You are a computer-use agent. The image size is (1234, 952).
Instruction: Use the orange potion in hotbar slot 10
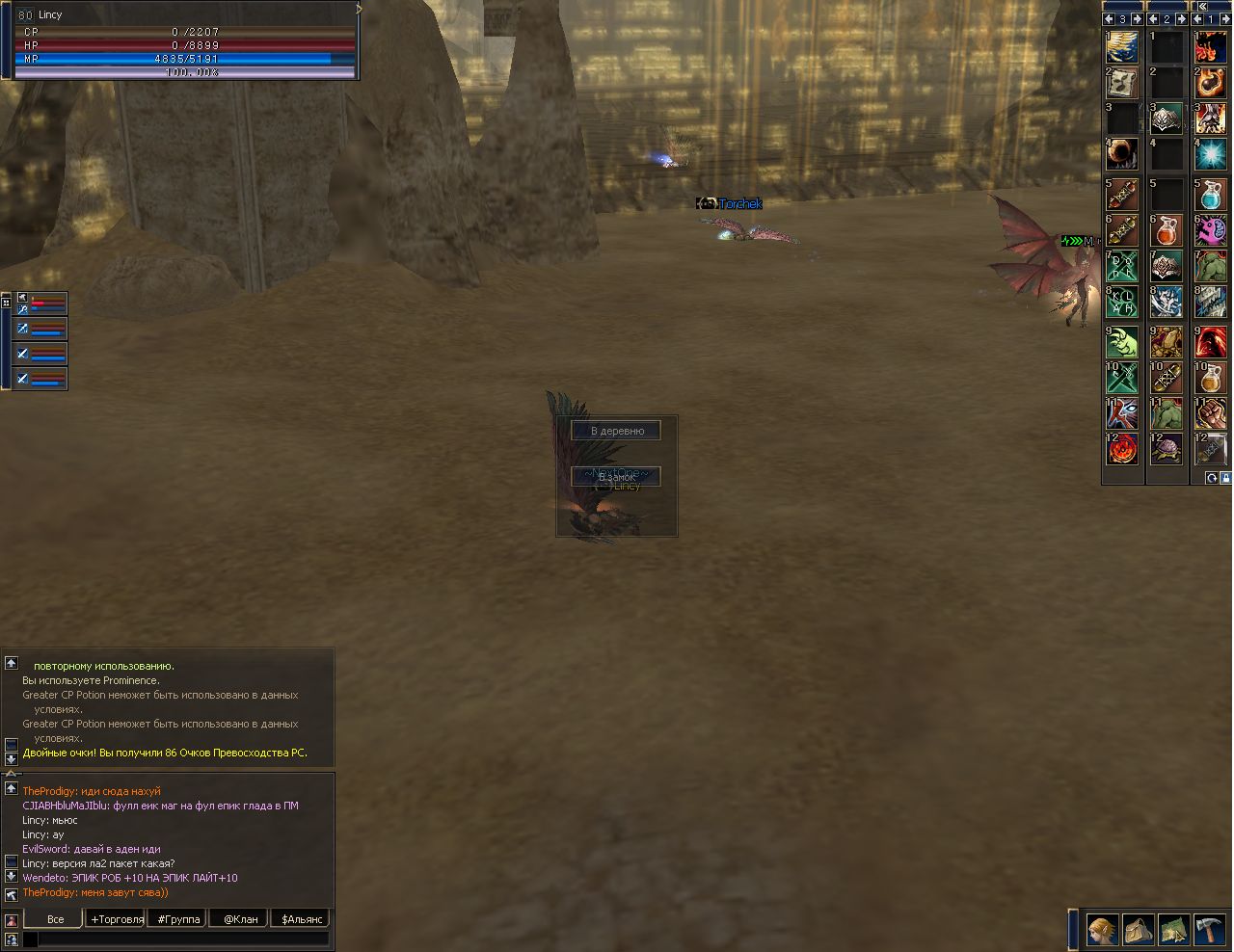coord(1210,377)
